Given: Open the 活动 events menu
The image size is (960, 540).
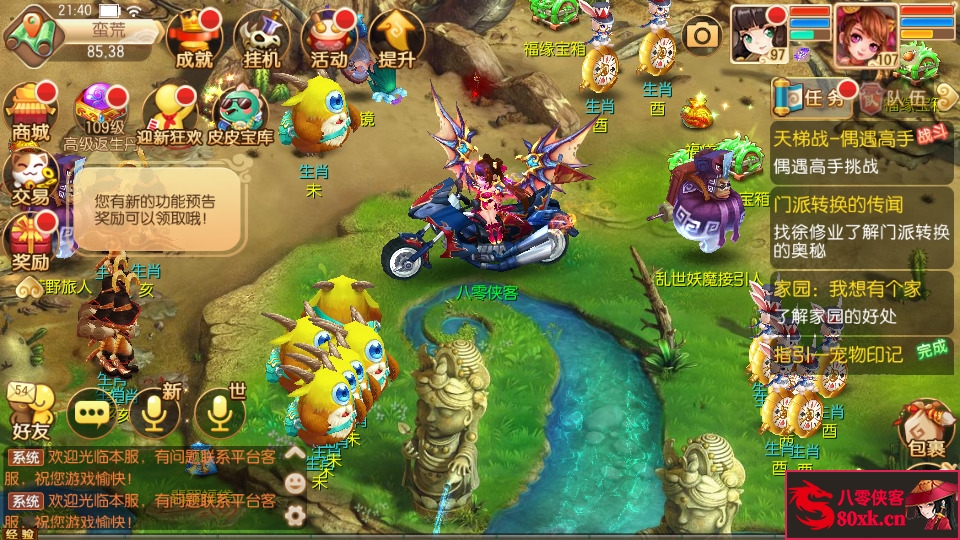Looking at the screenshot, I should pos(329,38).
